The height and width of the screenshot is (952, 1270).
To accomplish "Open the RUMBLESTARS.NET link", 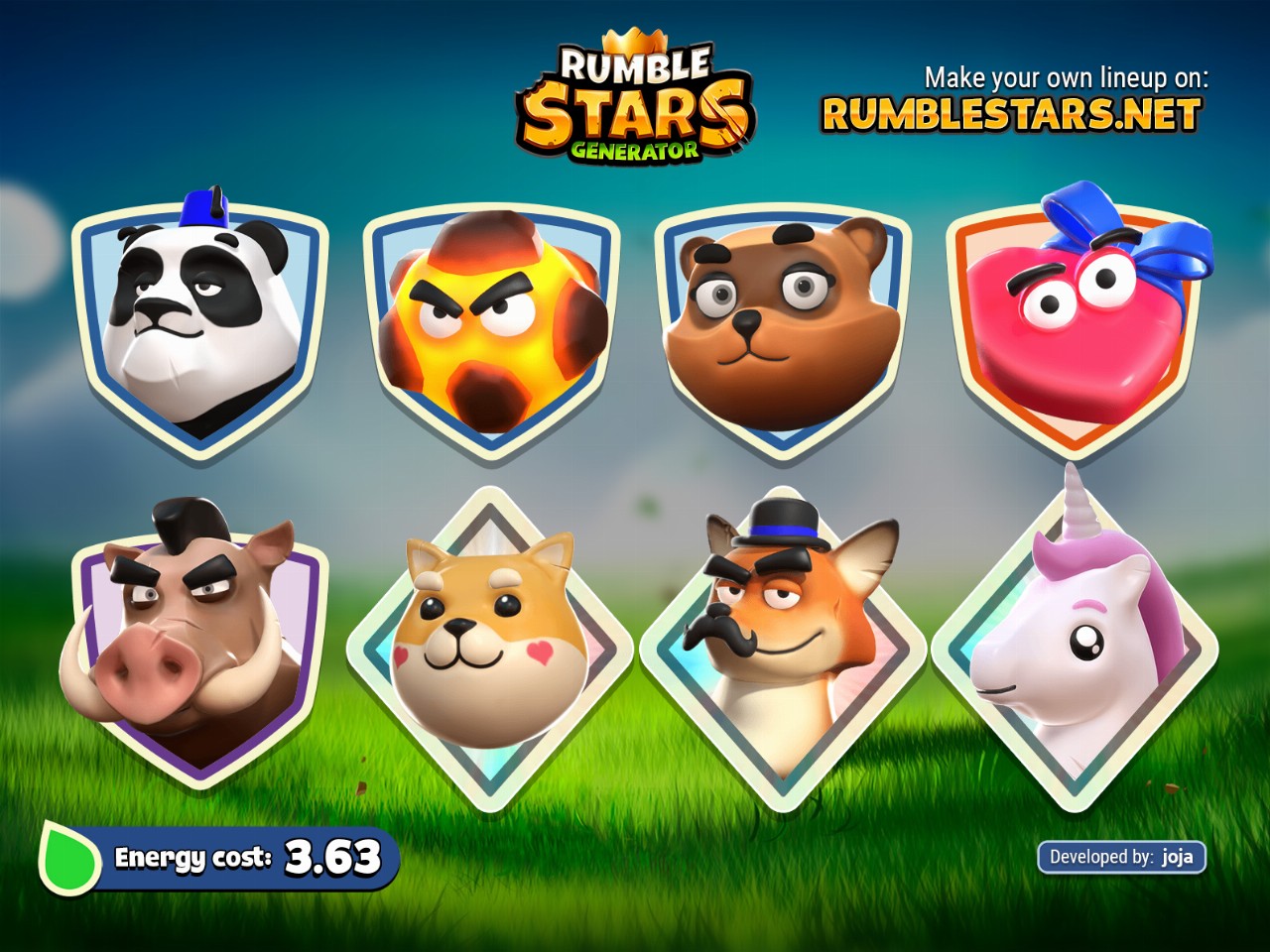I will [x=1011, y=115].
